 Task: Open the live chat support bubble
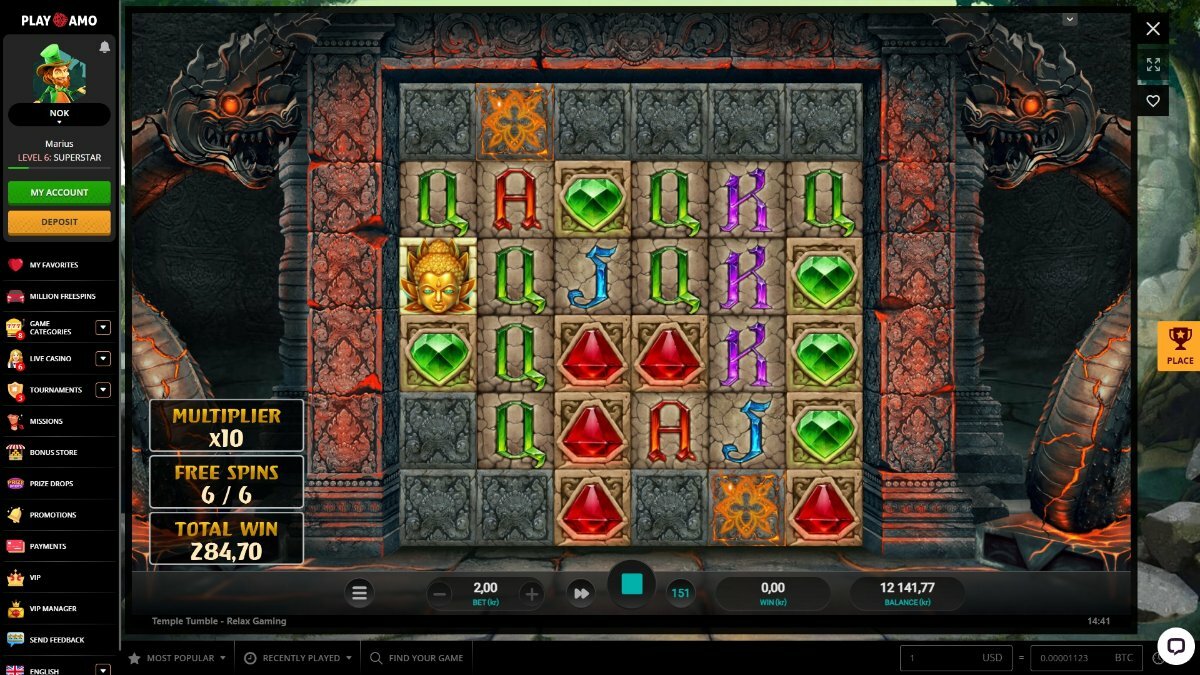click(x=1176, y=645)
